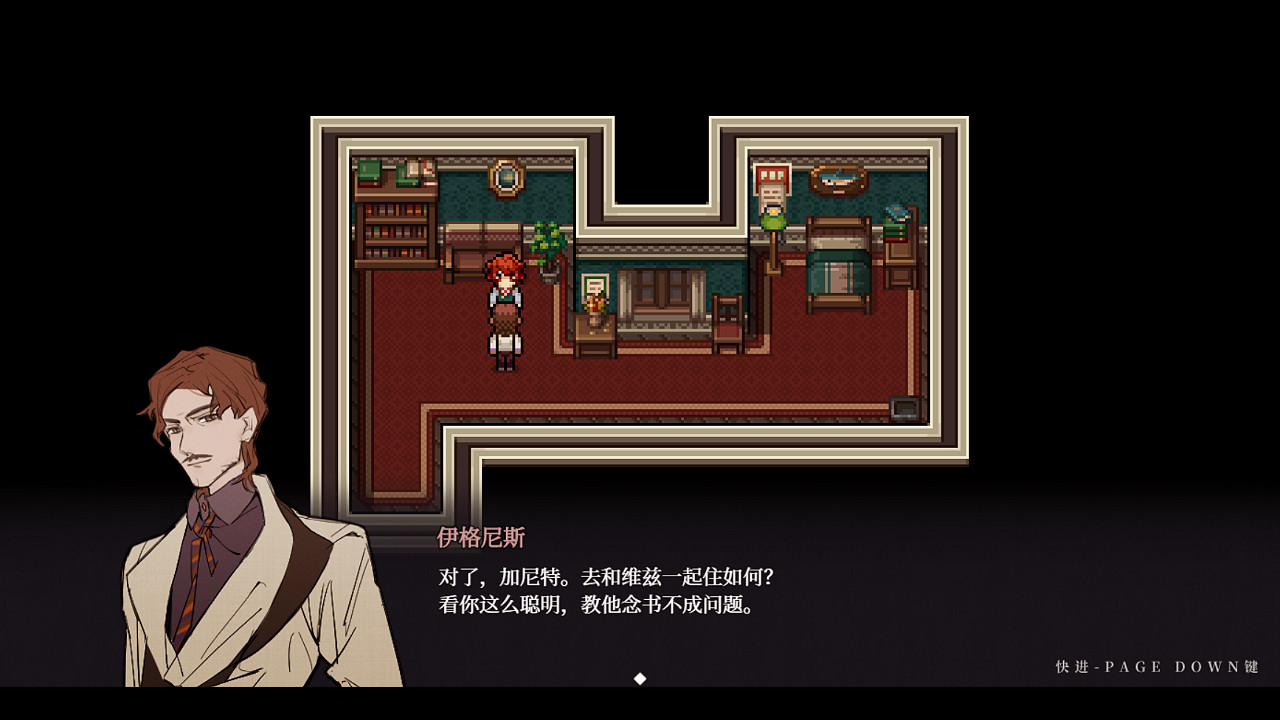Image resolution: width=1280 pixels, height=720 pixels.
Task: Click the red PUB sign above the perch
Action: (770, 172)
